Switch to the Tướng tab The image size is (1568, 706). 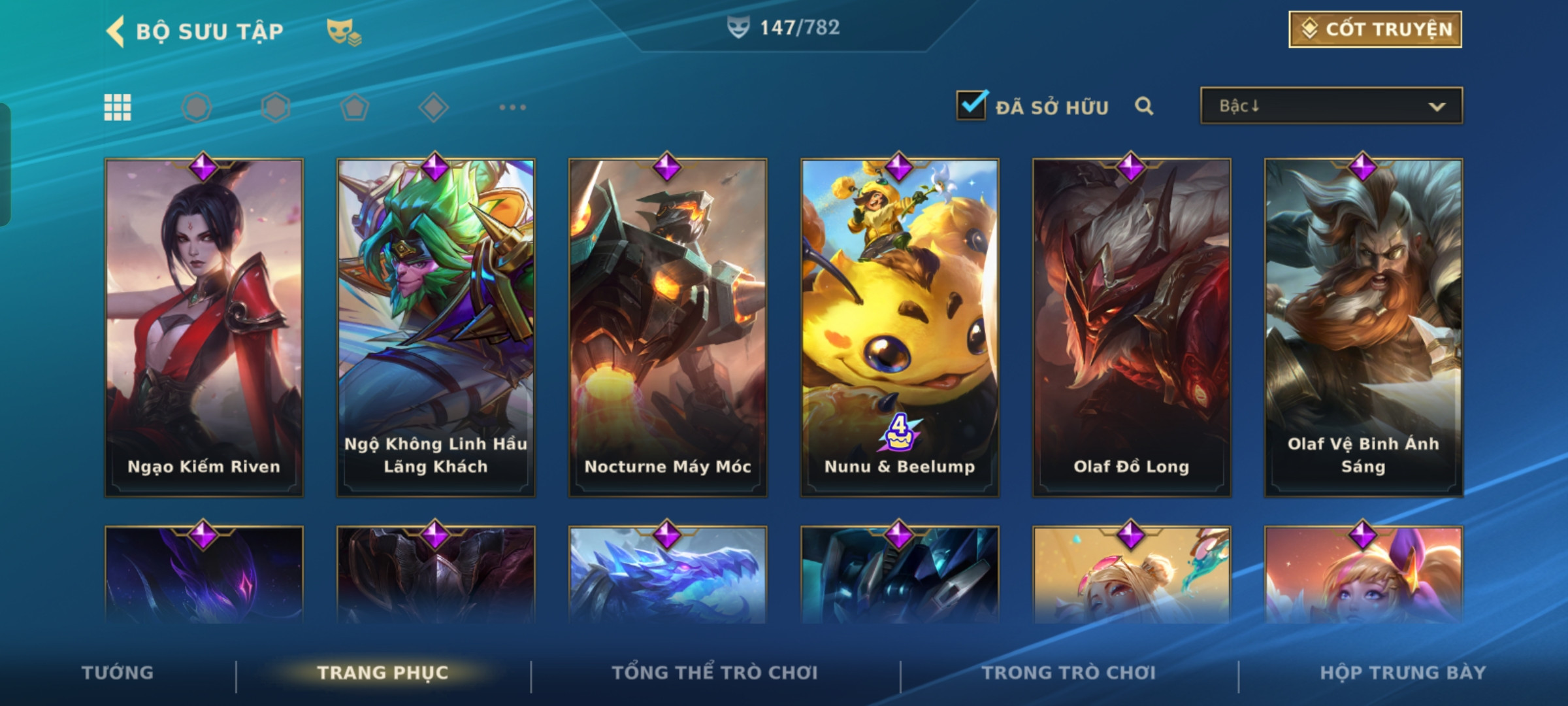(x=118, y=673)
